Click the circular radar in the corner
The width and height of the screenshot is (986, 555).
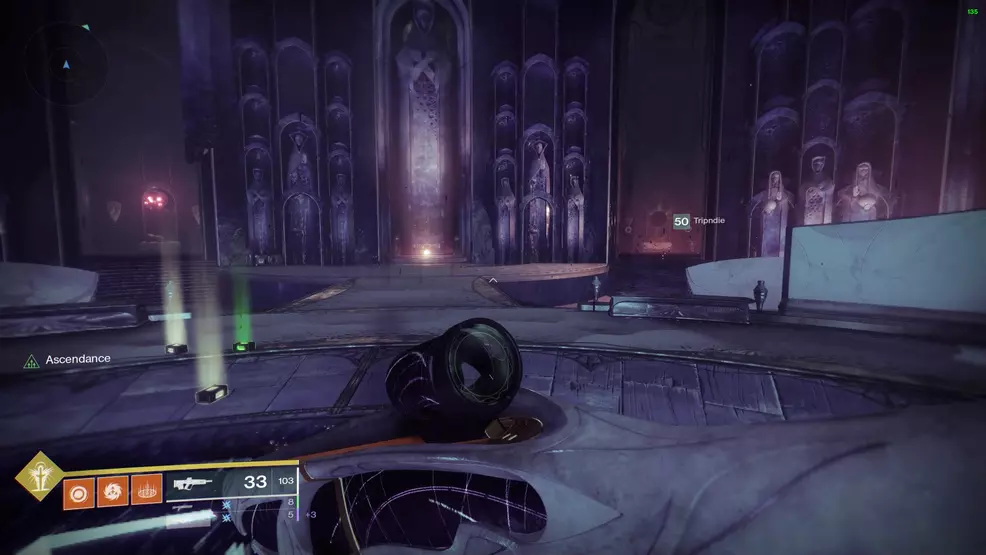[67, 65]
